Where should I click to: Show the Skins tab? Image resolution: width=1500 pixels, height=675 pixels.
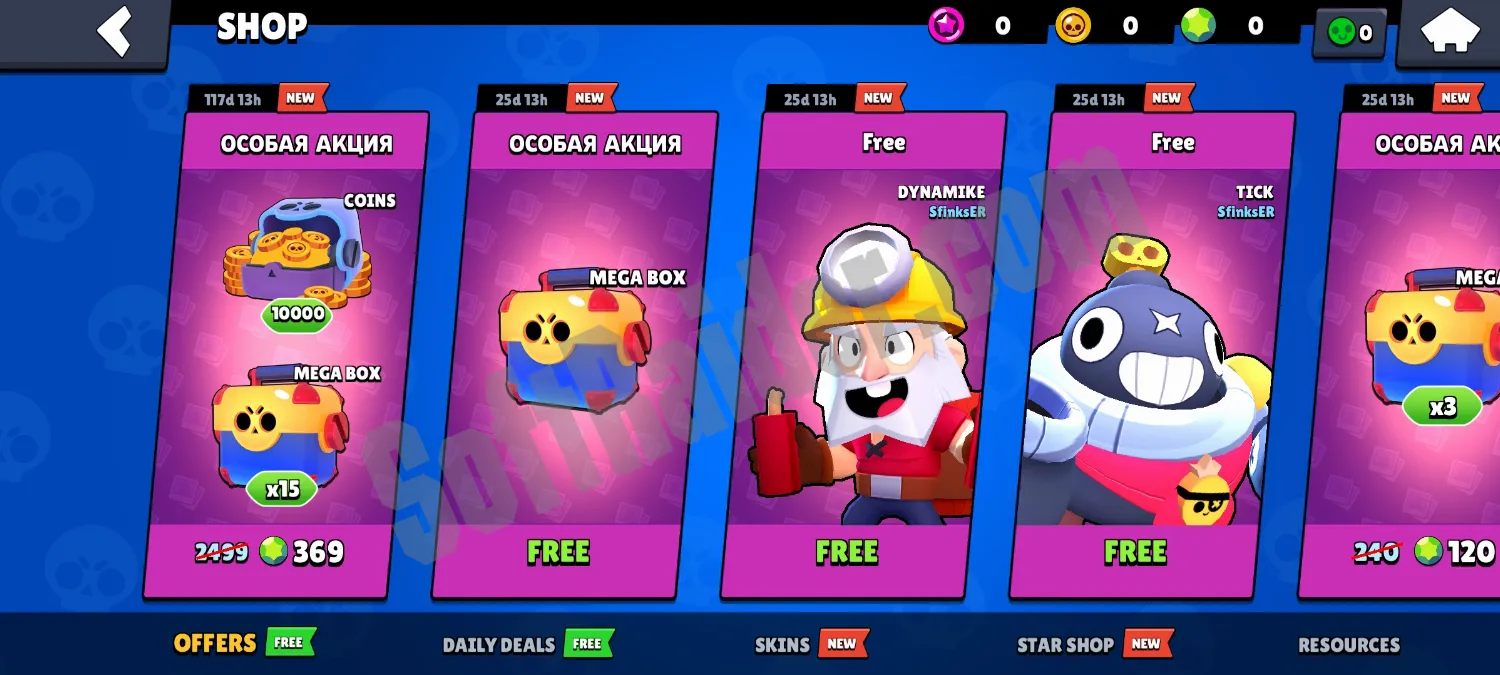pos(782,644)
